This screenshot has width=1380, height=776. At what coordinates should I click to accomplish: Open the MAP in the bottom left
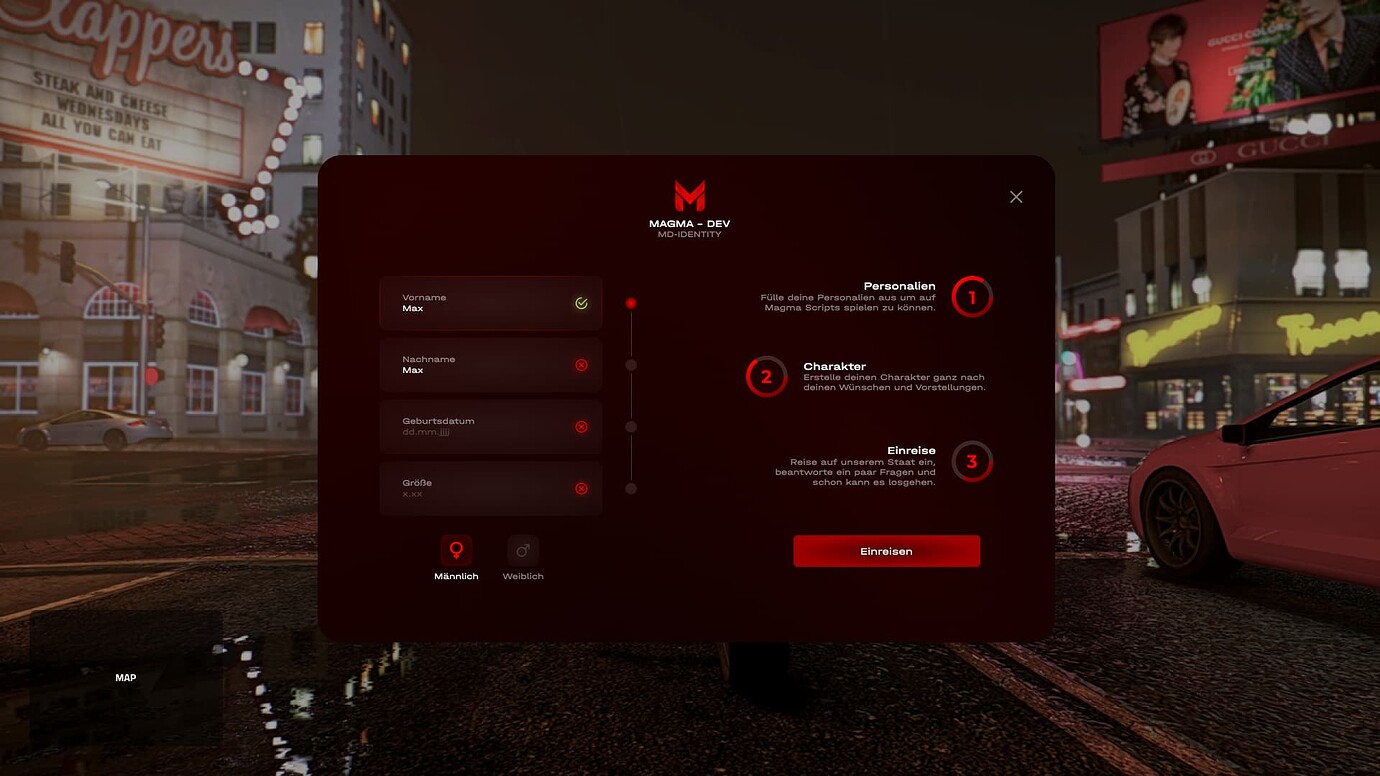click(x=125, y=677)
